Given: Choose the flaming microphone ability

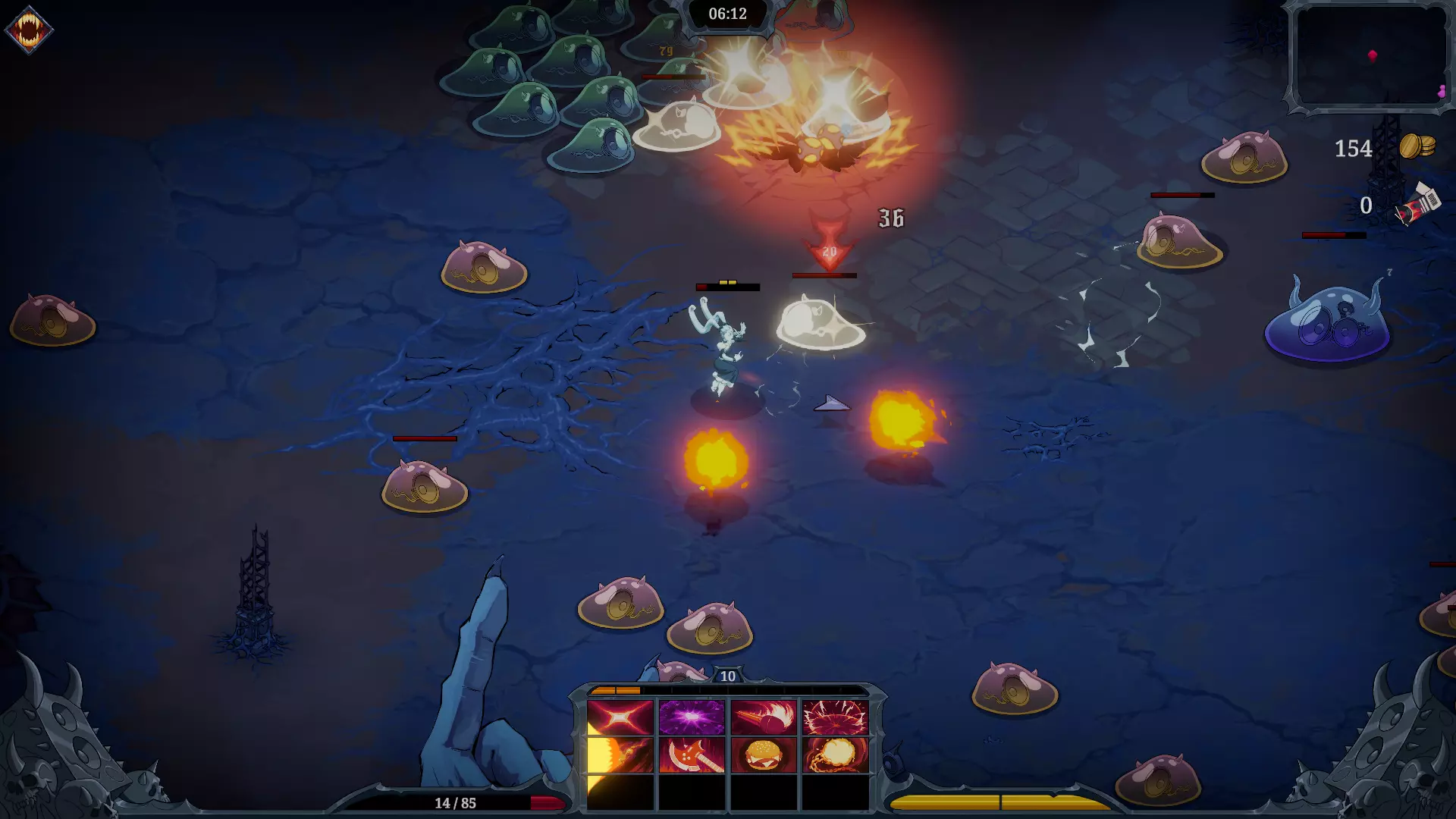Looking at the screenshot, I should [764, 717].
